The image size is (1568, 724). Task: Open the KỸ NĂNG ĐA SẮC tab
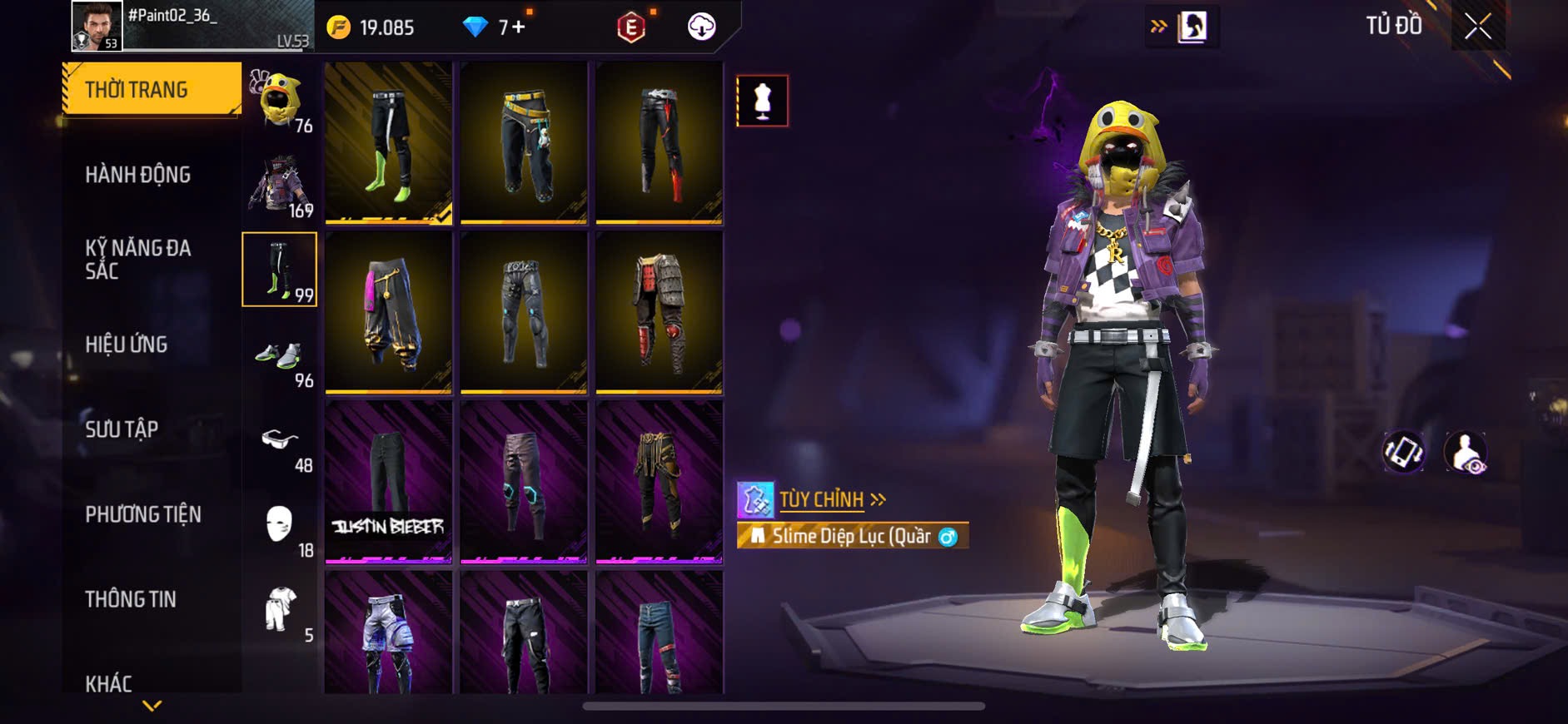pos(138,259)
